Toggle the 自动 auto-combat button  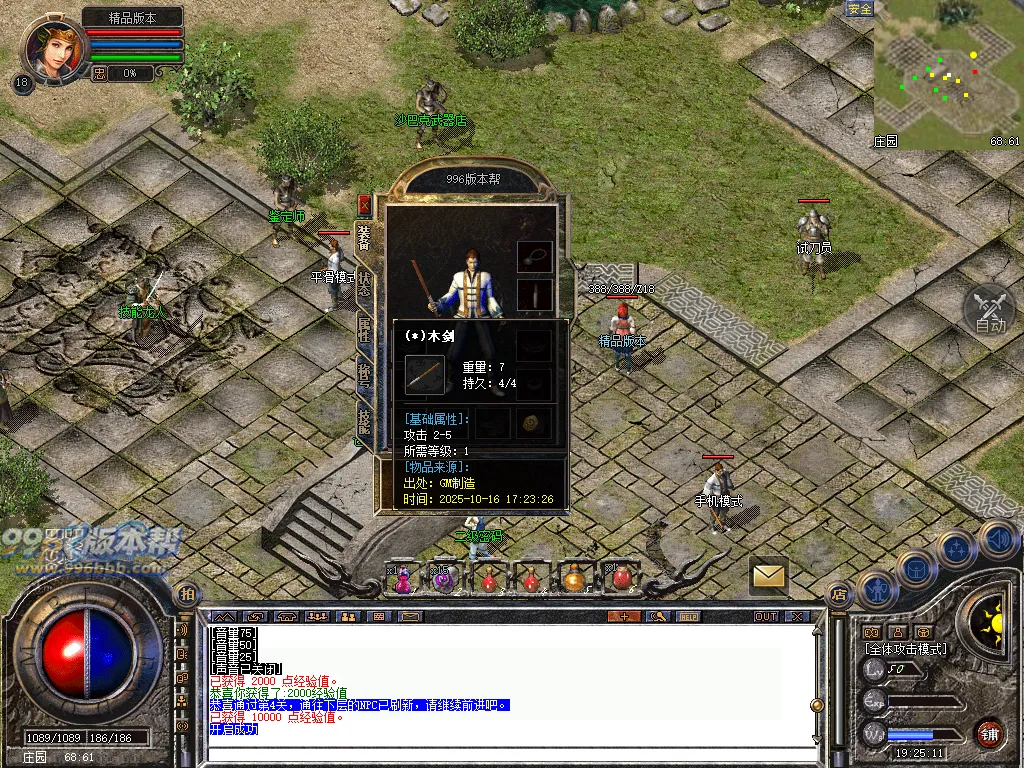989,310
